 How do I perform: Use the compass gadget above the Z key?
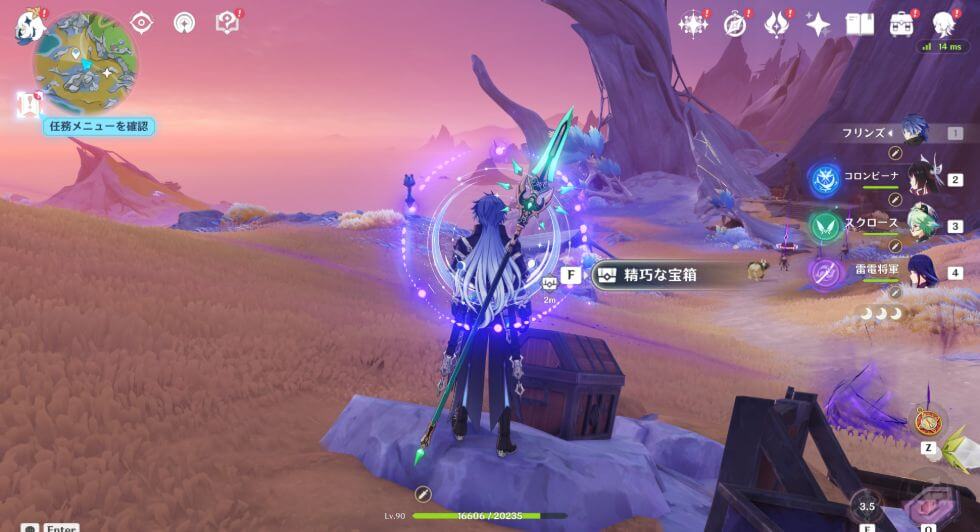[x=928, y=421]
